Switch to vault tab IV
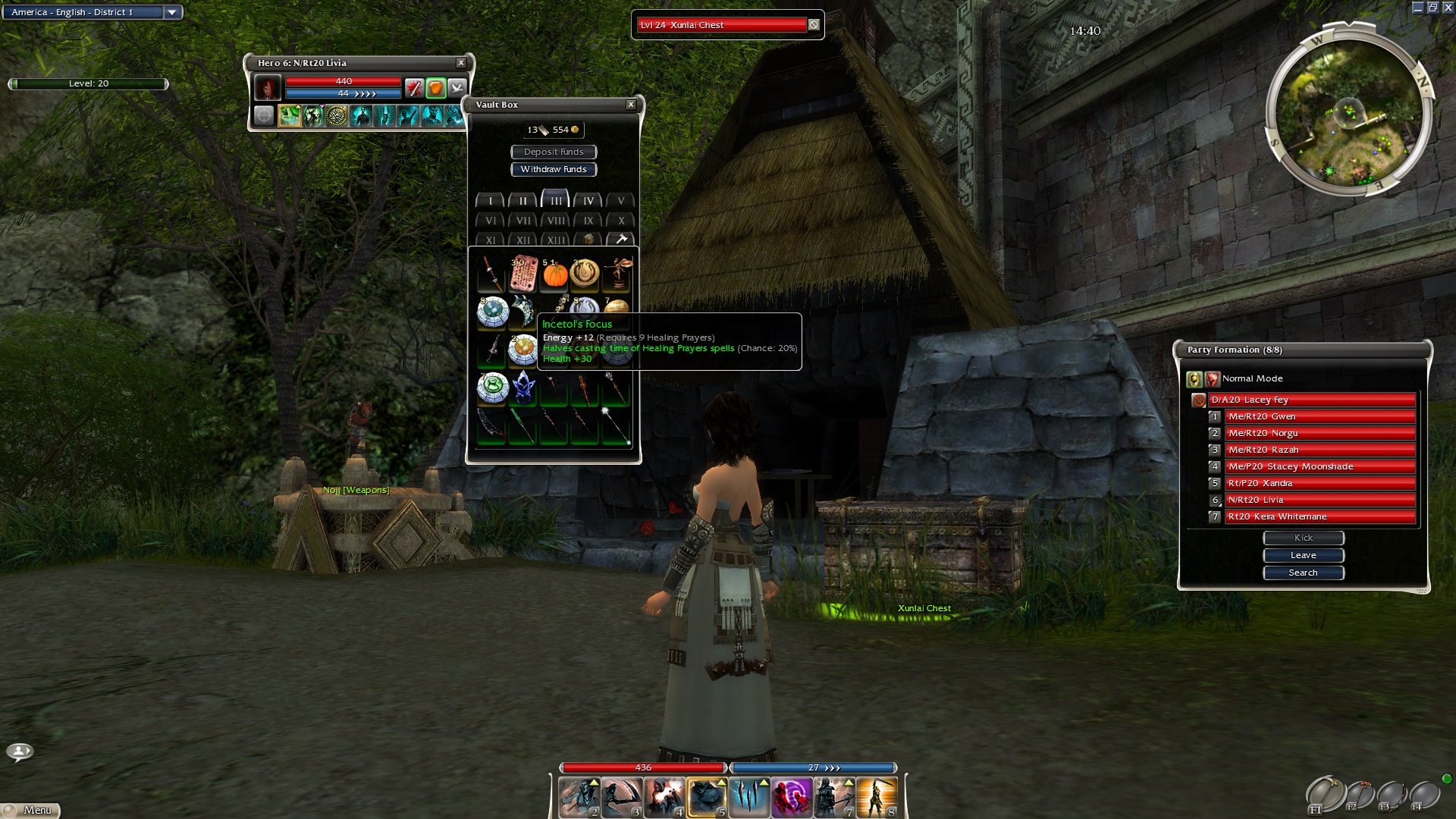Image resolution: width=1456 pixels, height=819 pixels. tap(588, 201)
